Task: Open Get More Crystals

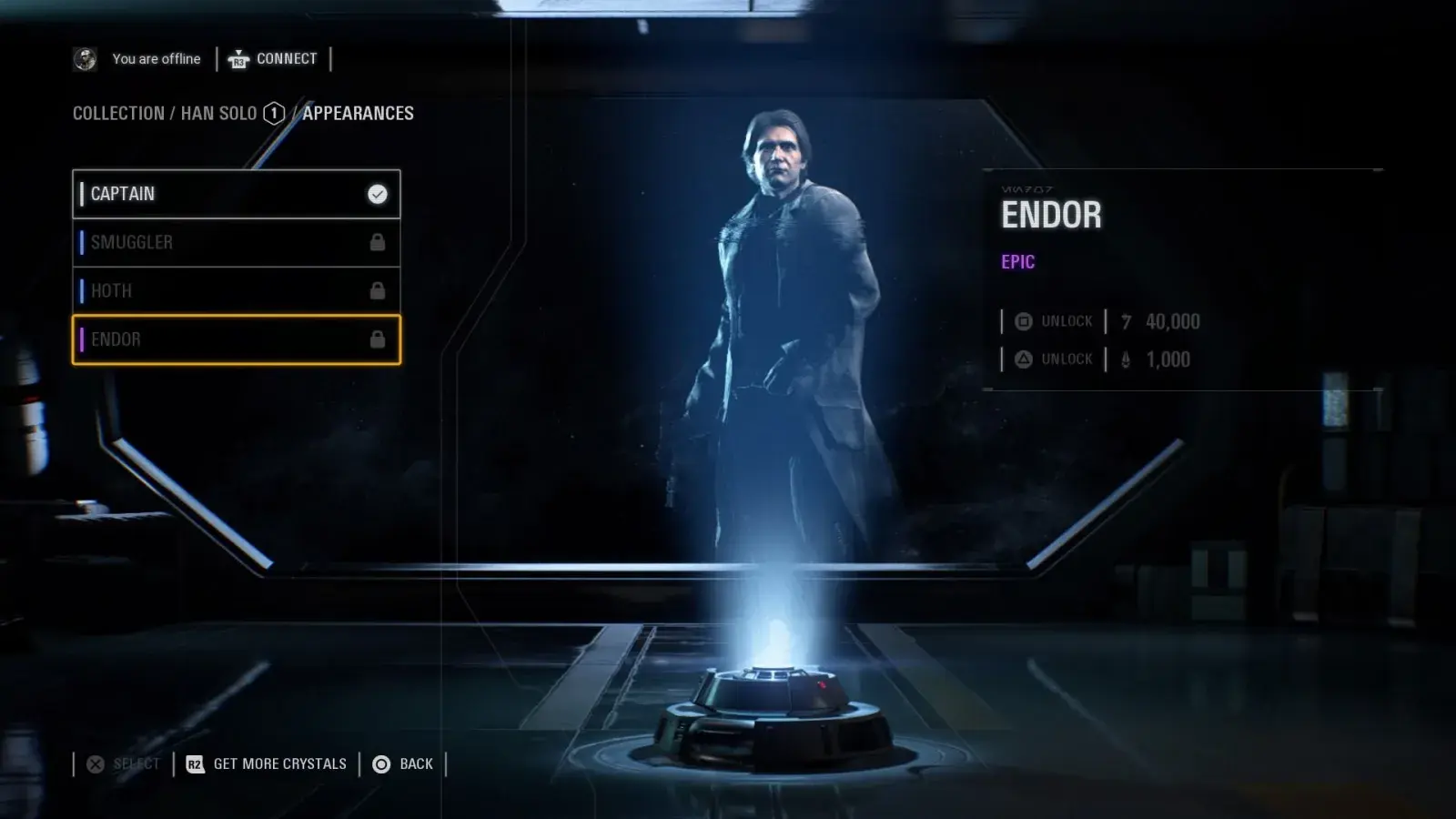Action: [x=267, y=764]
